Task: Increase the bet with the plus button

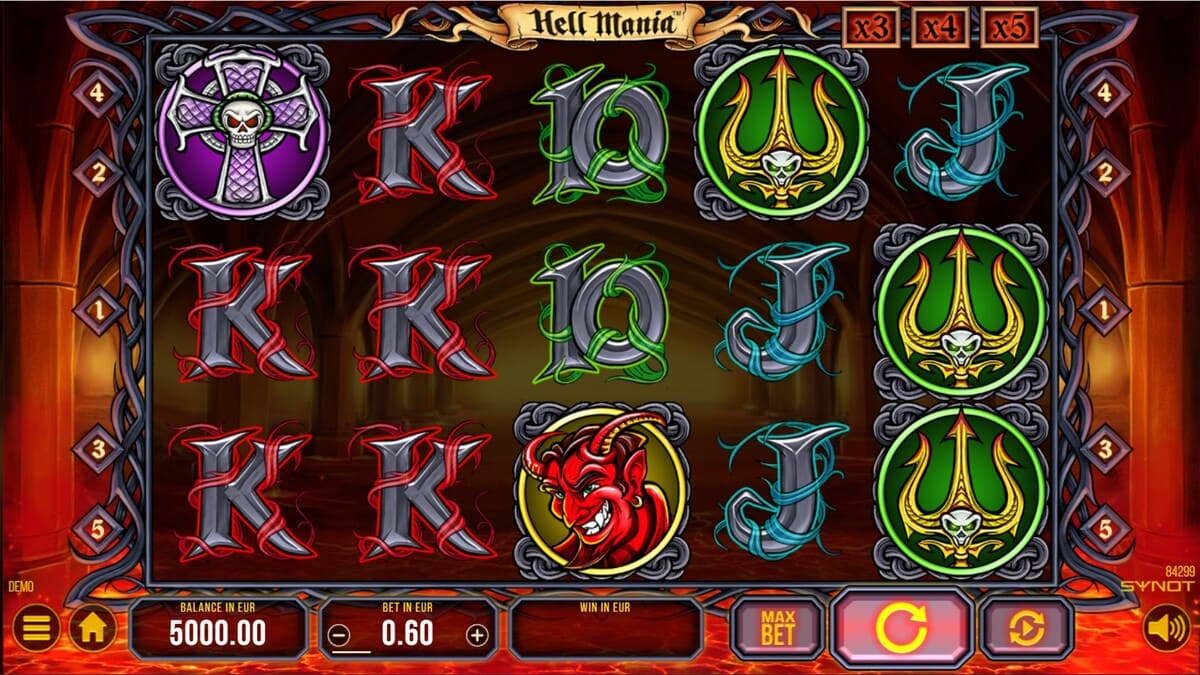Action: pos(478,634)
